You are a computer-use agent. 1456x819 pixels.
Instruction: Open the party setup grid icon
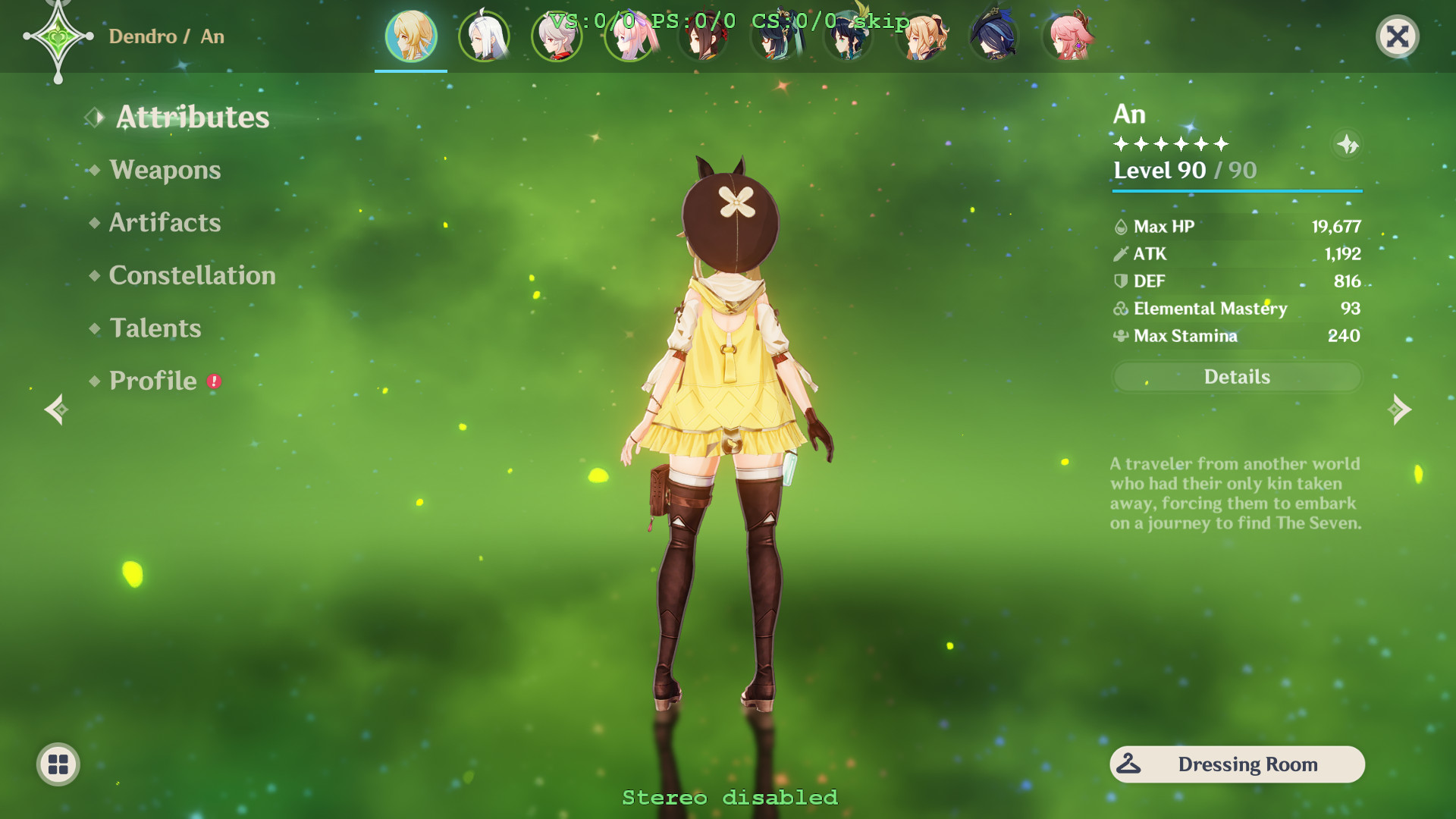pyautogui.click(x=57, y=764)
